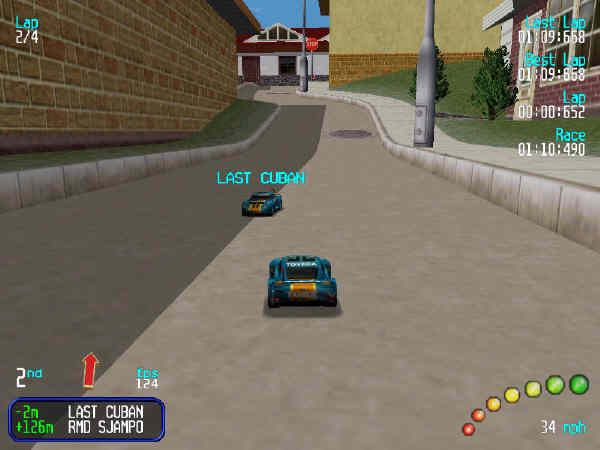Select the RMD SJAMPO row in gap panel

pos(86,427)
